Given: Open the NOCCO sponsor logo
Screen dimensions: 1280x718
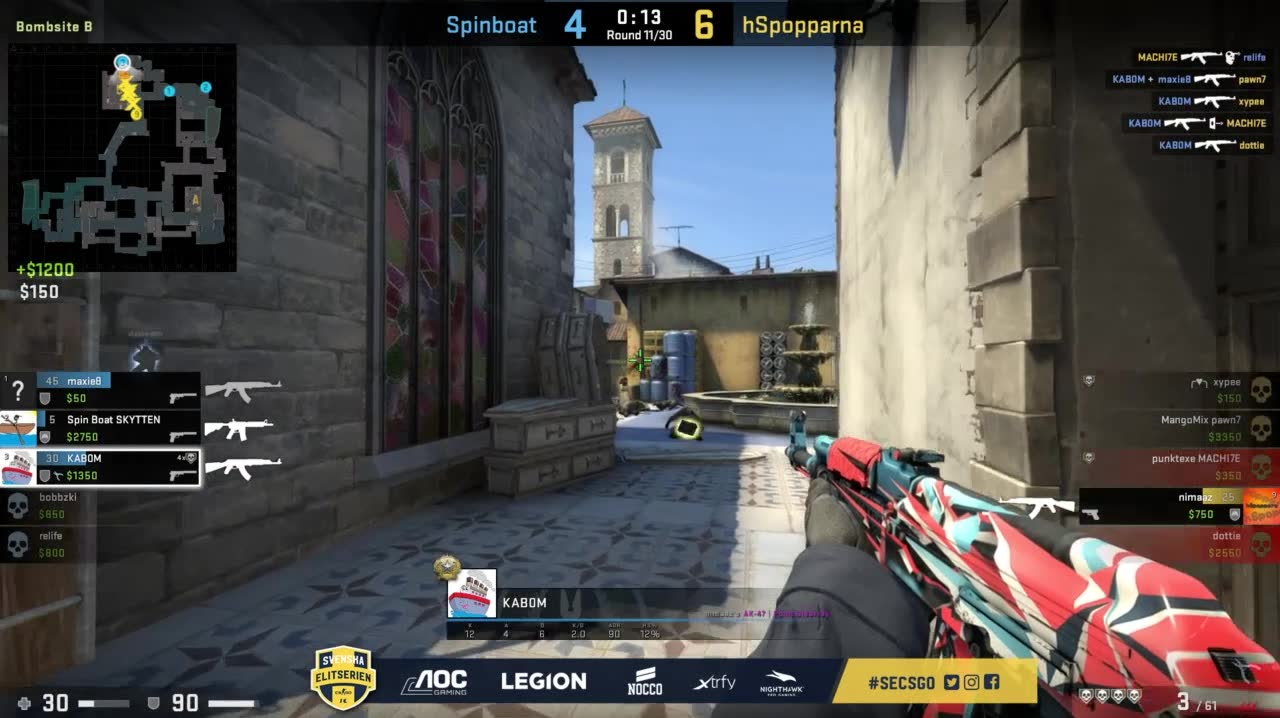Looking at the screenshot, I should pos(645,681).
